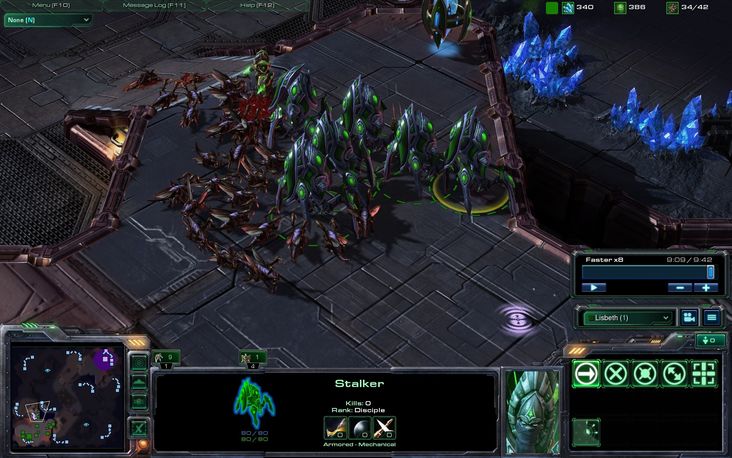Choose the Hold Position command icon

click(646, 374)
